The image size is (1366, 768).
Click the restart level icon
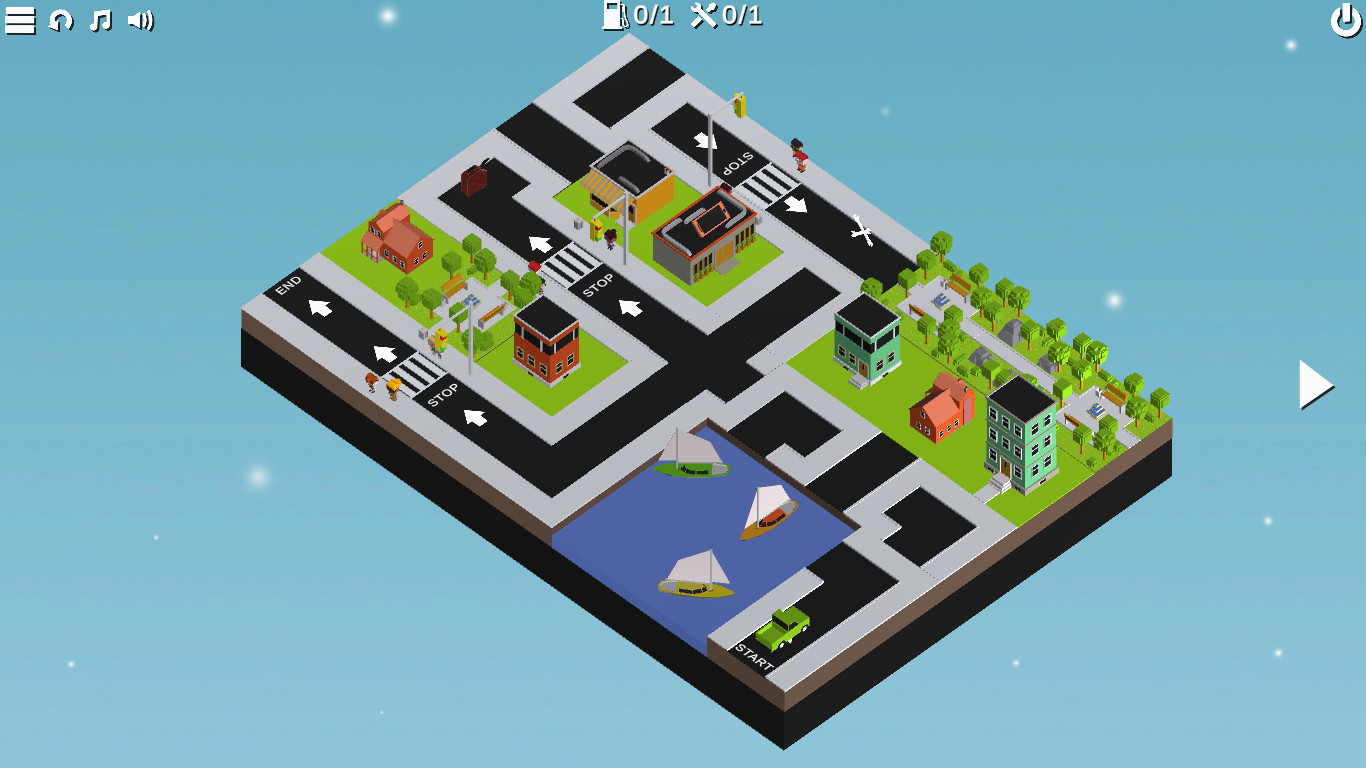61,18
